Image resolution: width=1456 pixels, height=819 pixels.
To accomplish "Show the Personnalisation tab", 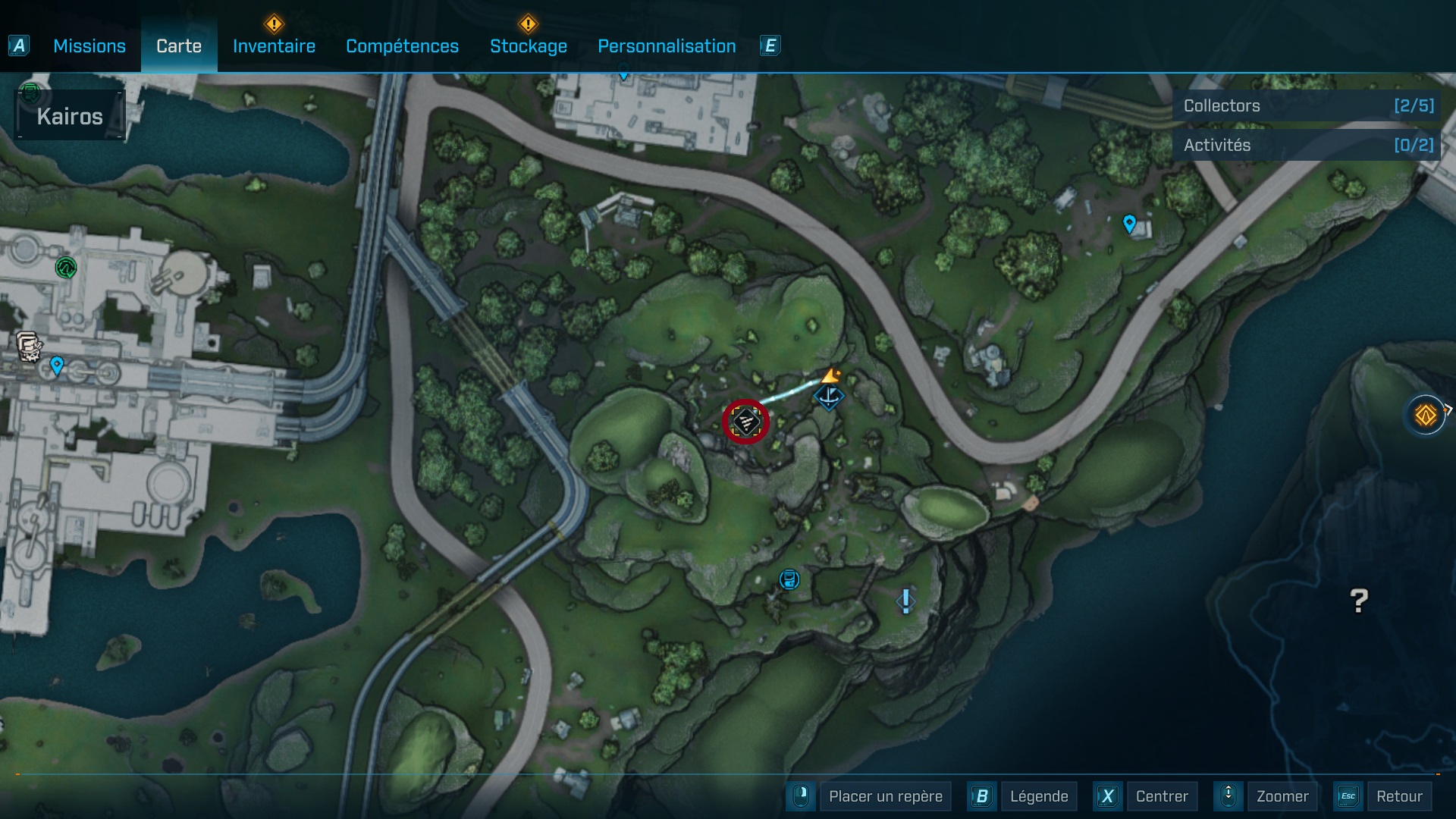I will click(x=667, y=46).
